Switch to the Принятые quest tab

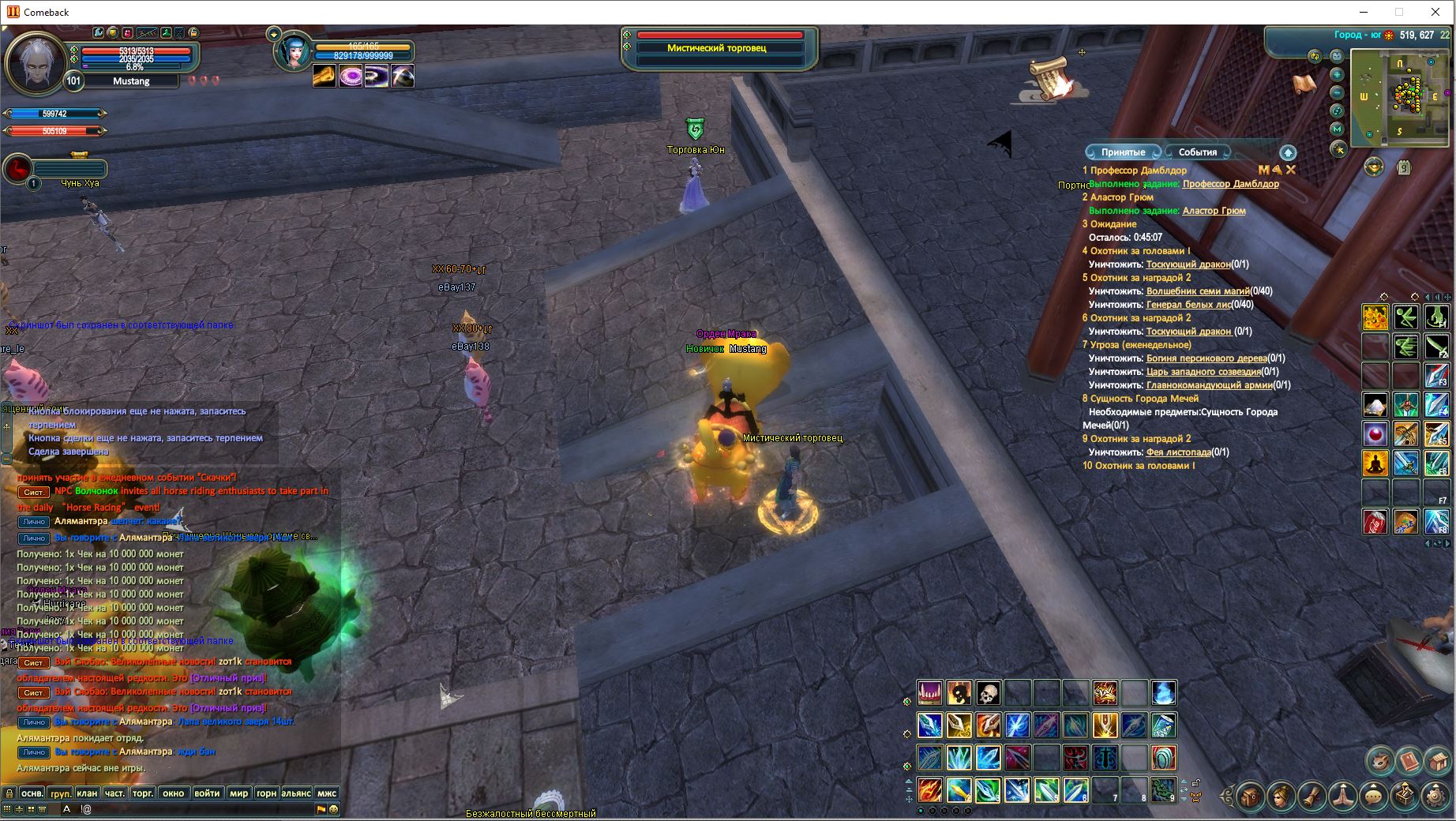pos(1123,152)
